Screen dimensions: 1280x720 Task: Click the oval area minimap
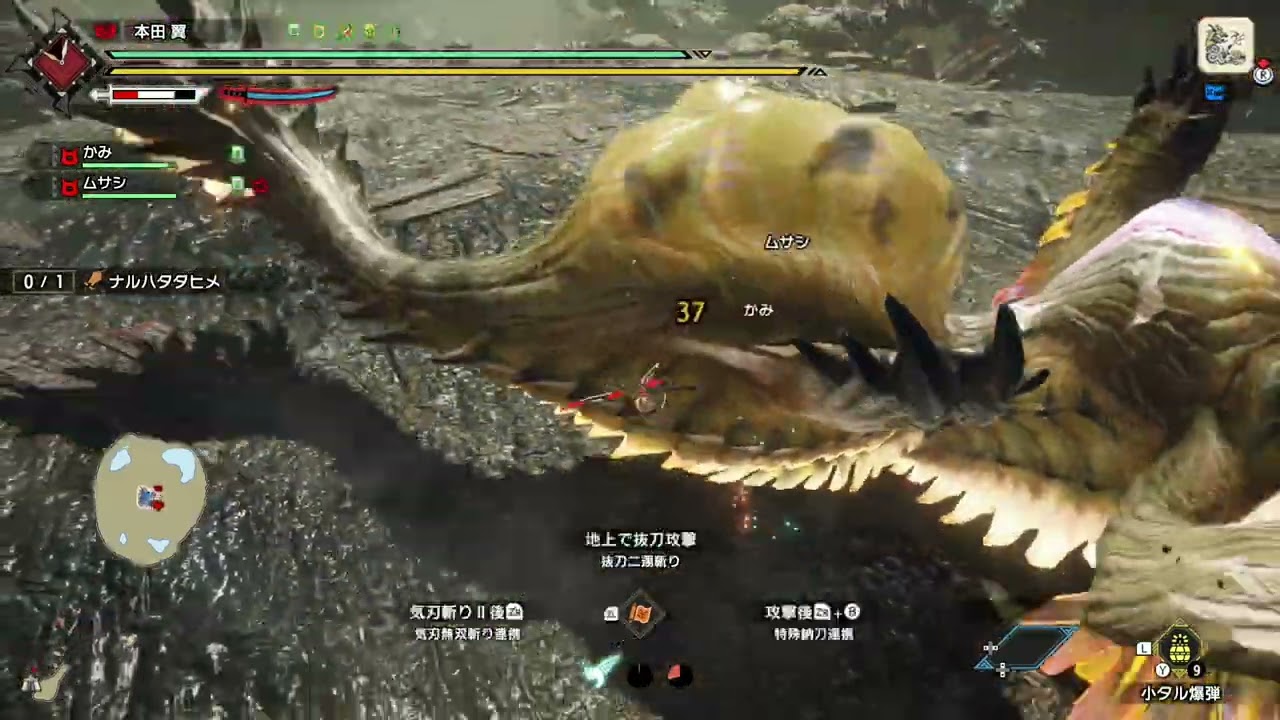[150, 497]
